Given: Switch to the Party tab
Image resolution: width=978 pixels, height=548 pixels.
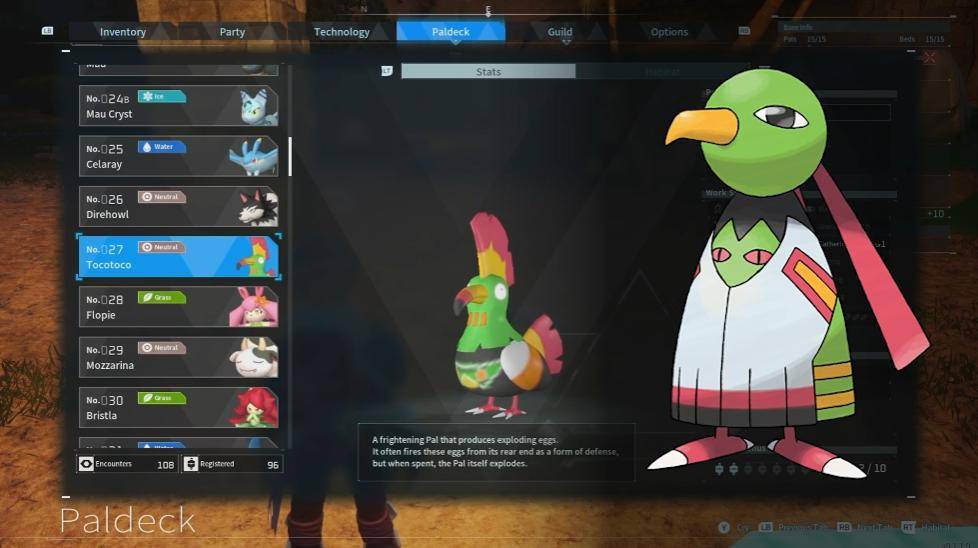Looking at the screenshot, I should (x=232, y=32).
